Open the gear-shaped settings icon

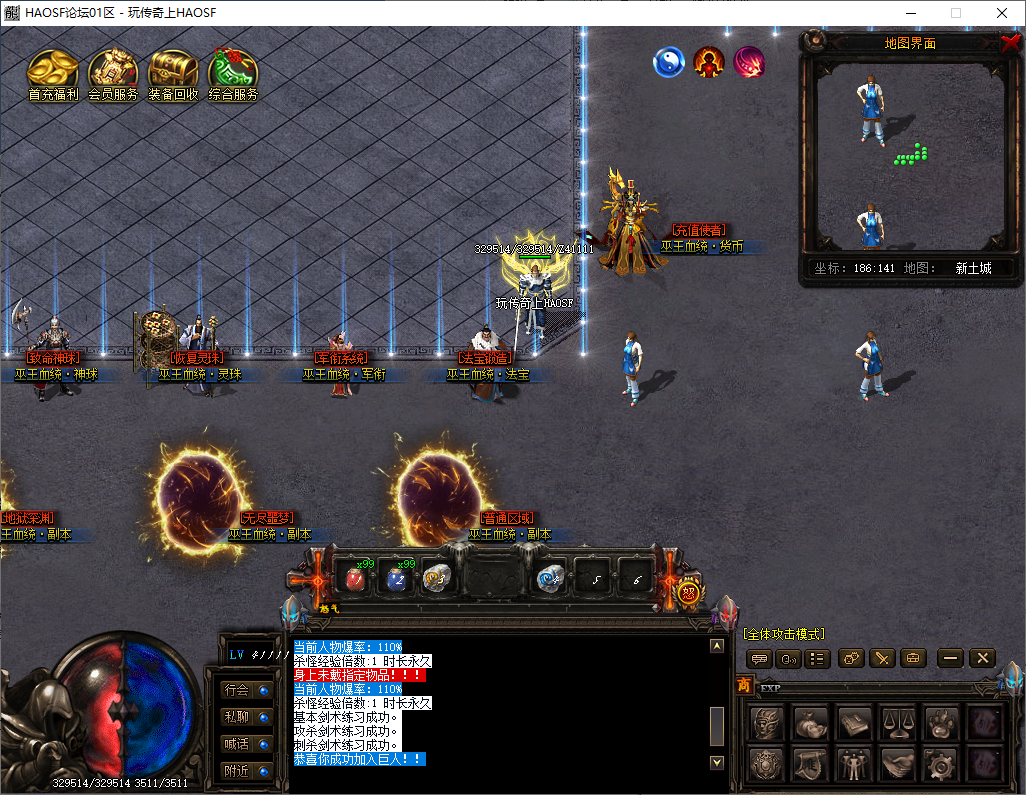(x=940, y=765)
